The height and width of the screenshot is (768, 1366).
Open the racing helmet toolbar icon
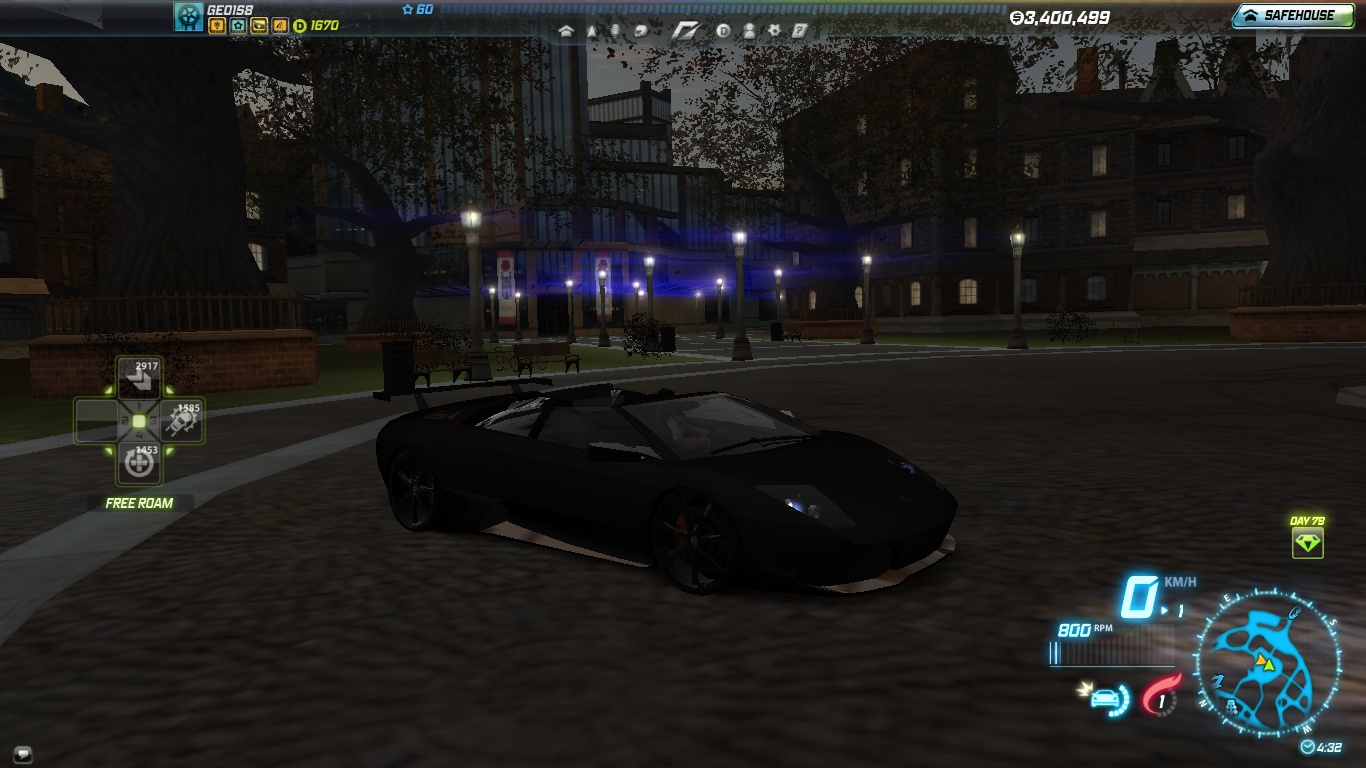(639, 31)
